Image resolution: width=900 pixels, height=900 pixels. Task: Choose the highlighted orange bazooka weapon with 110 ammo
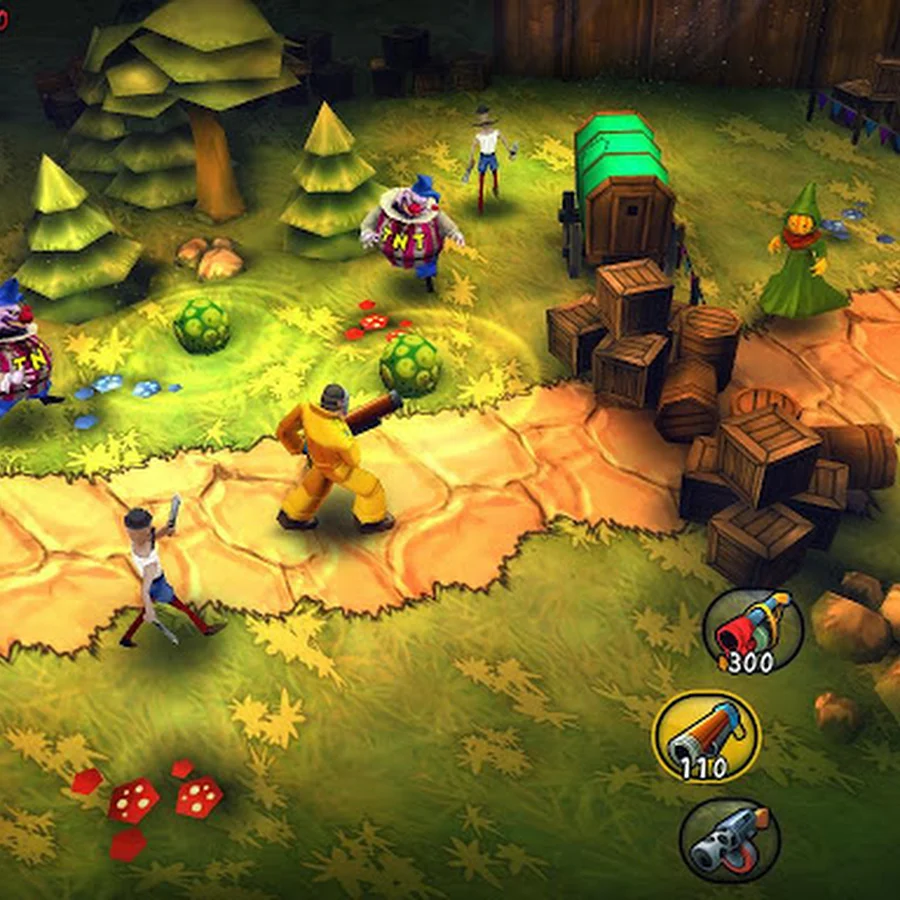[x=706, y=737]
